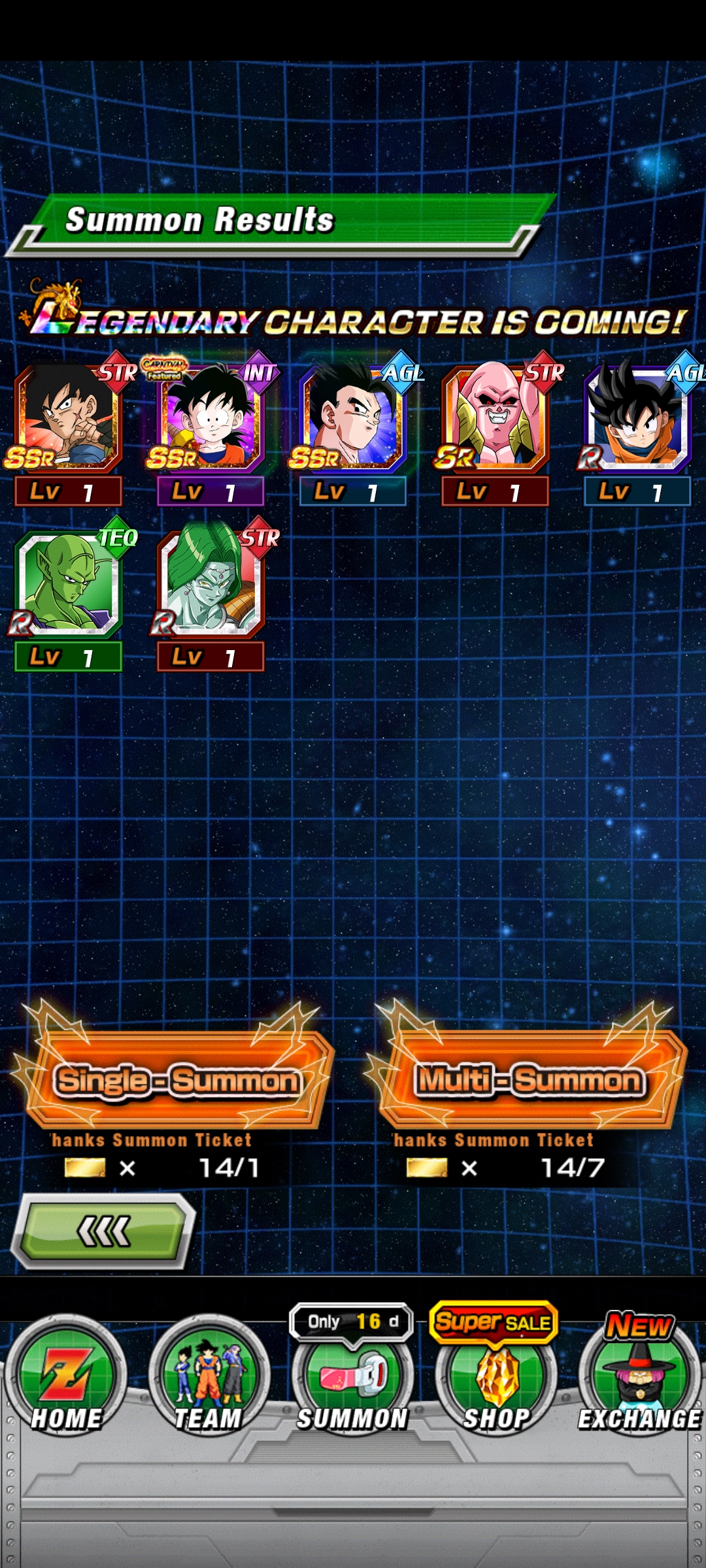Go back with the green arrow button
Image resolution: width=706 pixels, height=1568 pixels.
(105, 1232)
